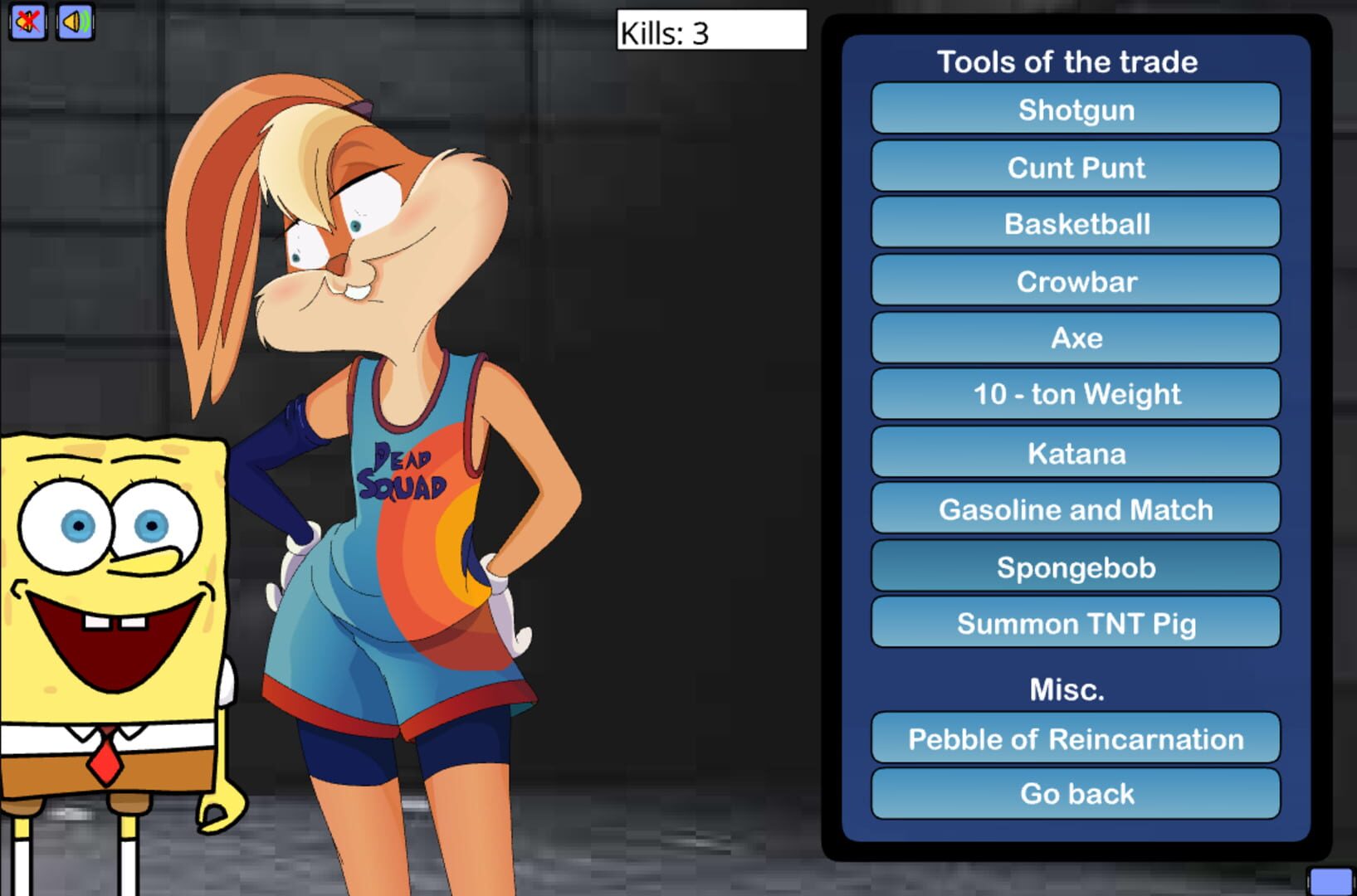Select the Basketball option
1357x896 pixels.
(x=1075, y=223)
